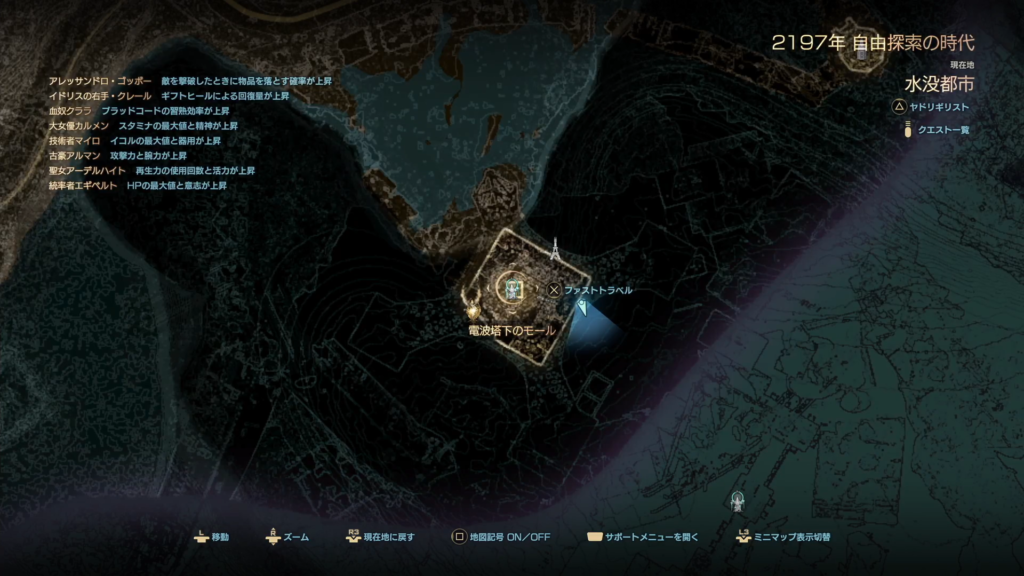
Task: Select the mistle marker near the bottom-right shoreline
Action: (738, 498)
